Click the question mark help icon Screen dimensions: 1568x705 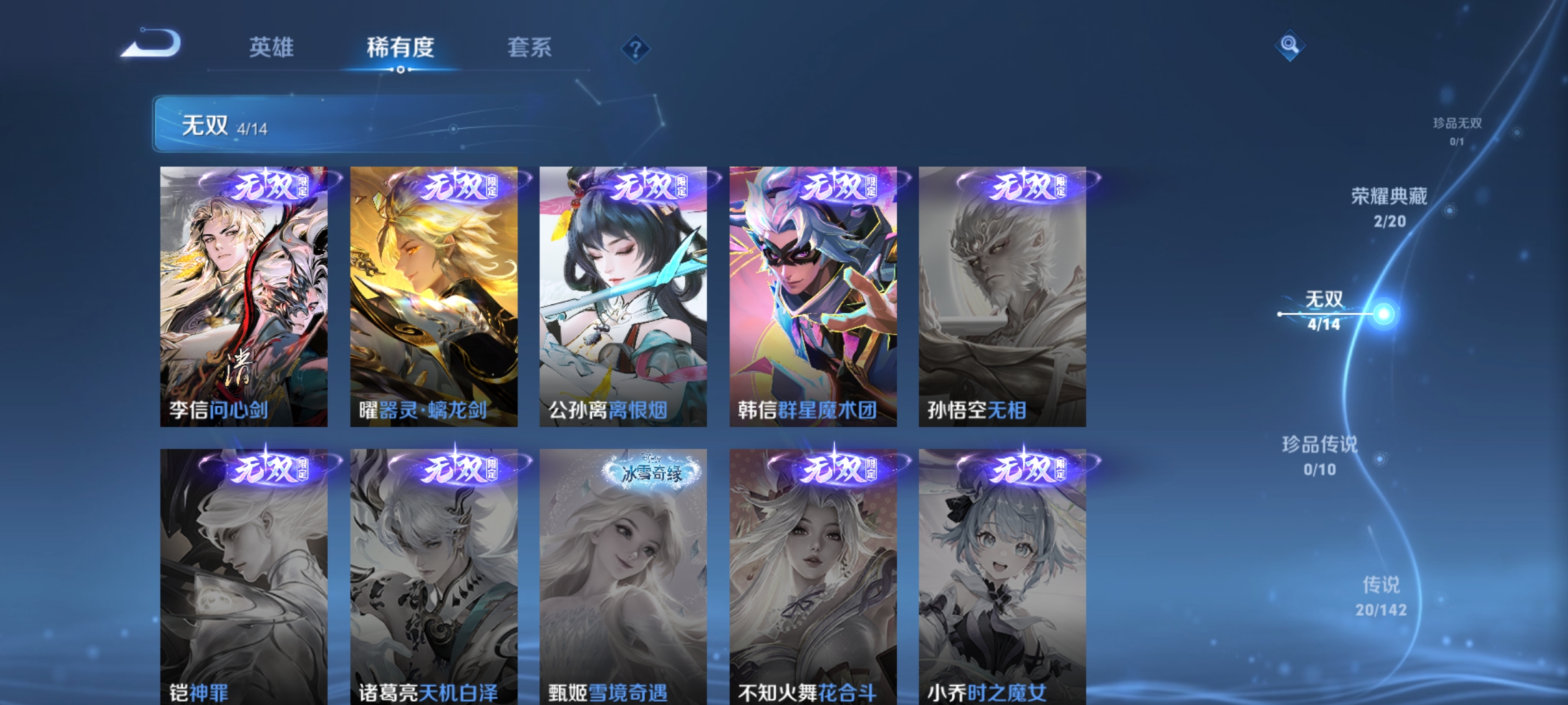tap(635, 49)
